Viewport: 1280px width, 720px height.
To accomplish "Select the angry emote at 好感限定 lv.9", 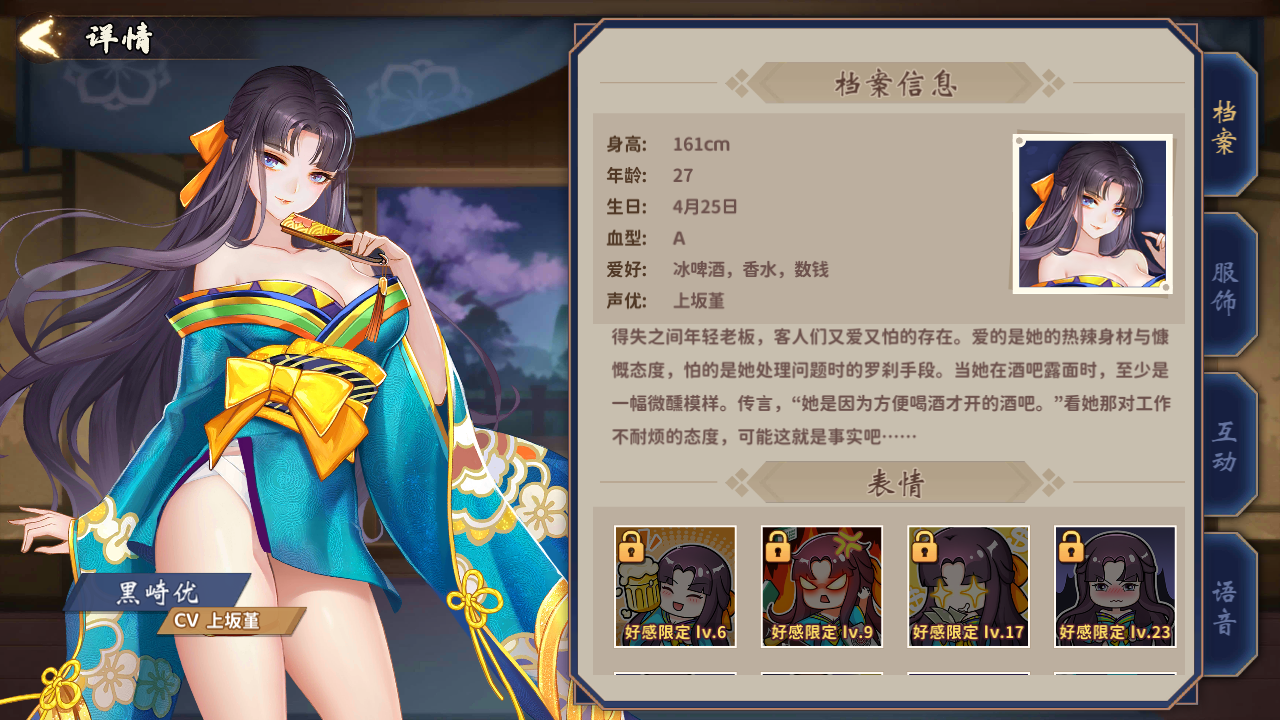I will pos(822,585).
